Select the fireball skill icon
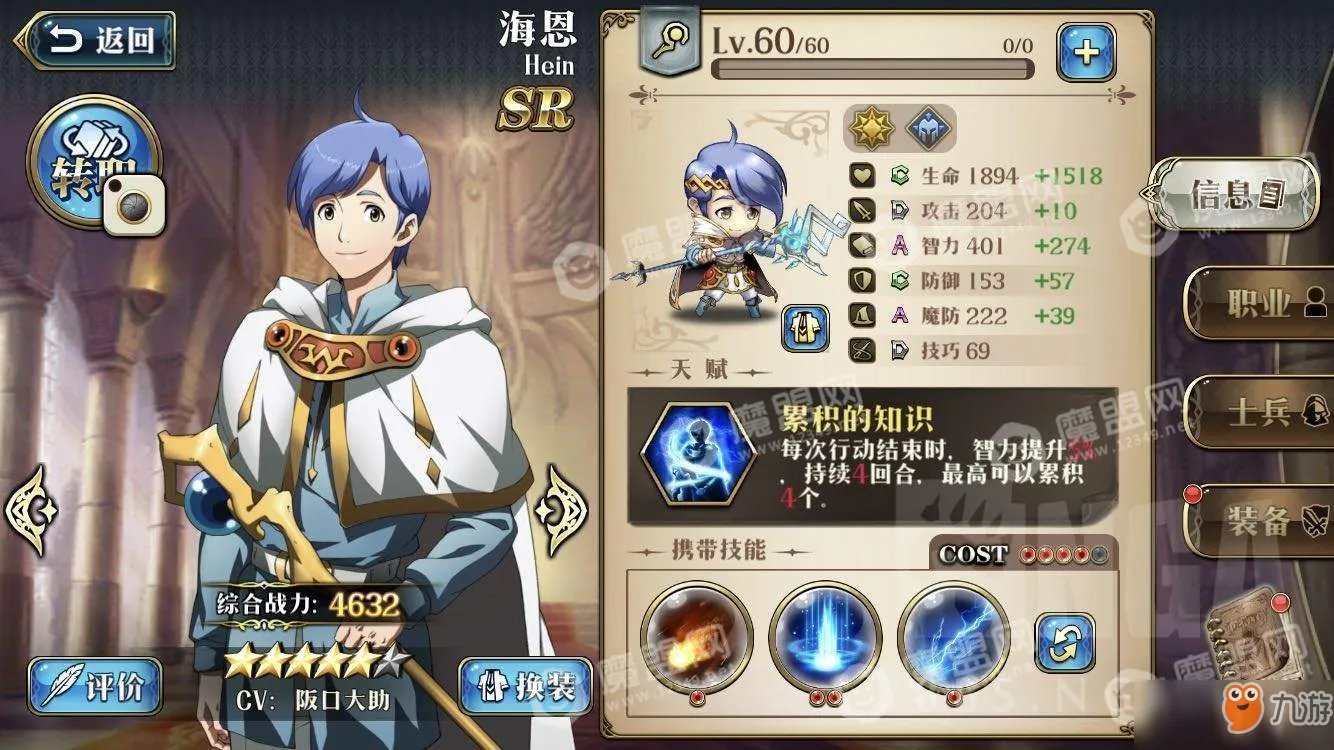Image resolution: width=1334 pixels, height=750 pixels. [697, 636]
